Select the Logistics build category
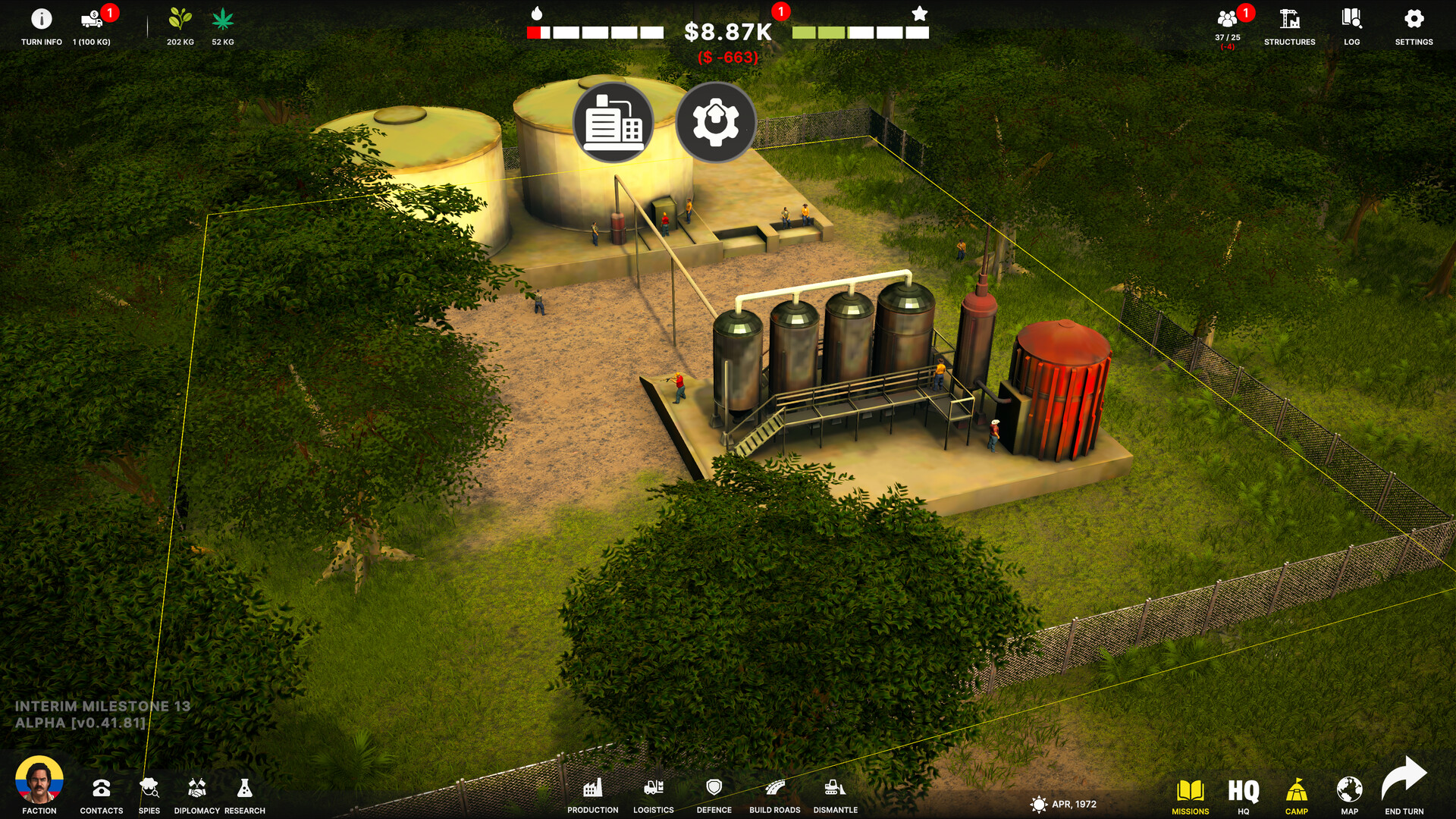The height and width of the screenshot is (819, 1456). tap(654, 790)
